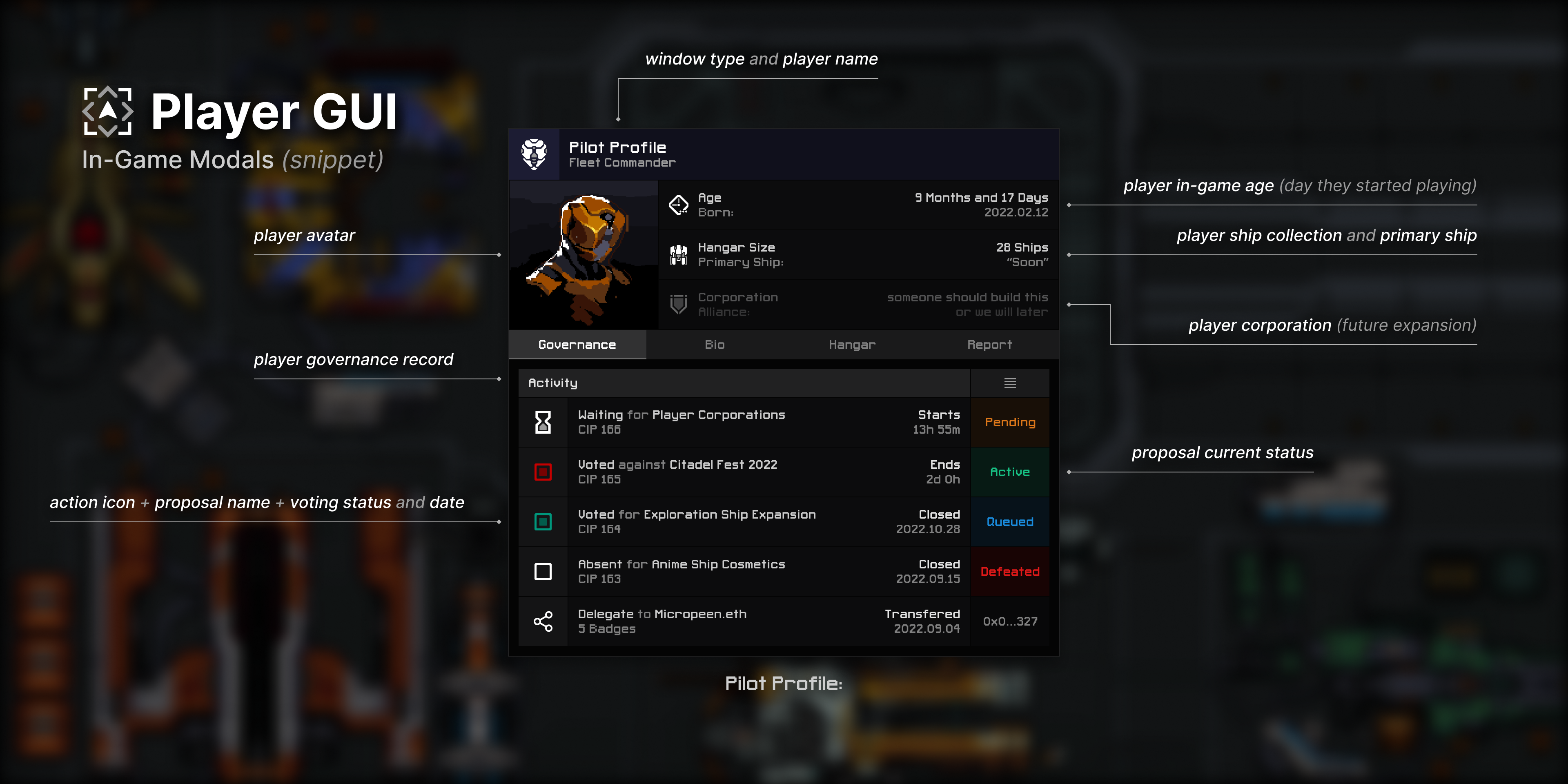Click the Active status label on CIP 165
The image size is (1568, 784).
pyautogui.click(x=1010, y=472)
